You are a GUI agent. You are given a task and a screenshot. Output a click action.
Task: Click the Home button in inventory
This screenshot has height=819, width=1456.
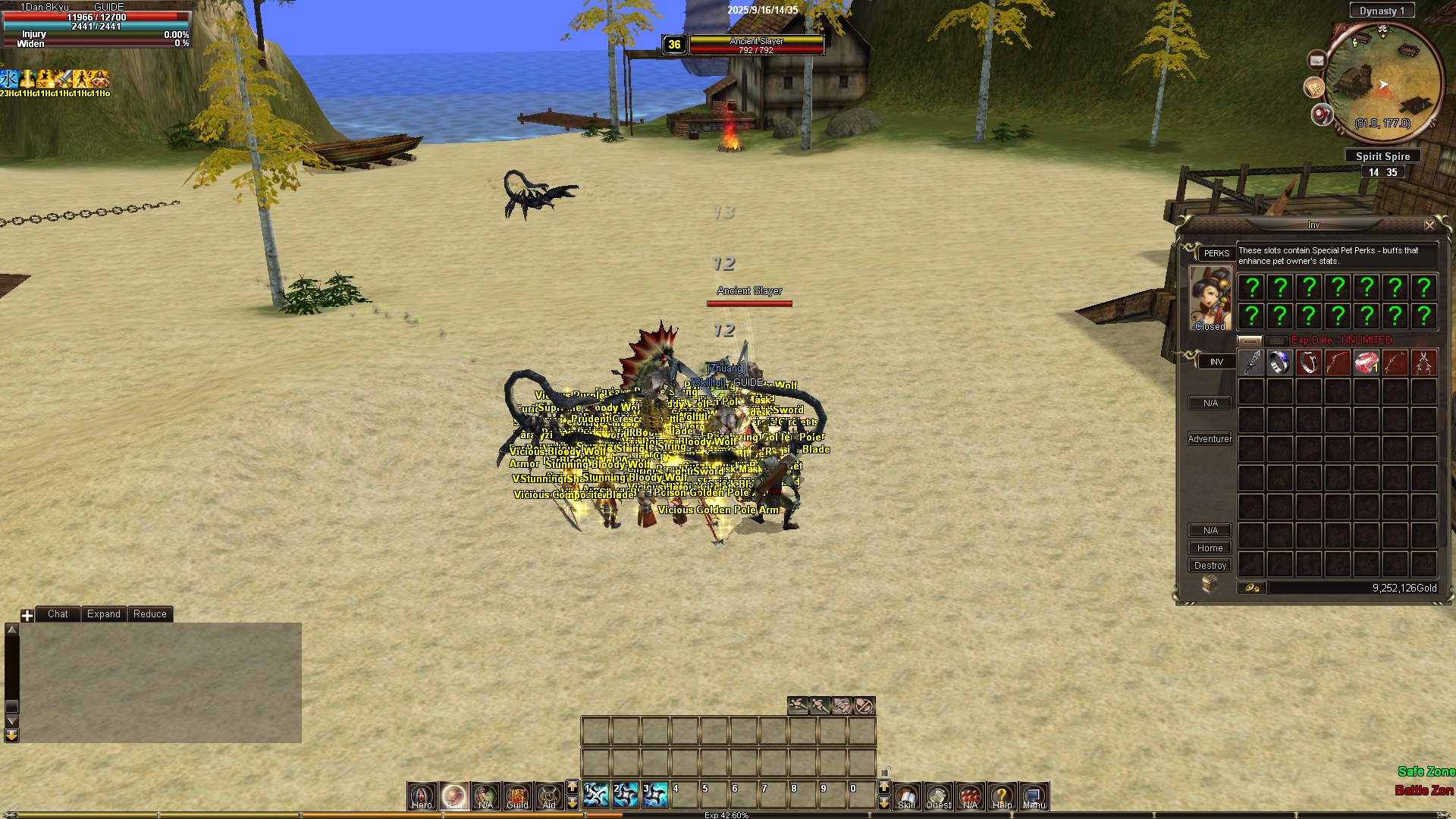[1210, 548]
